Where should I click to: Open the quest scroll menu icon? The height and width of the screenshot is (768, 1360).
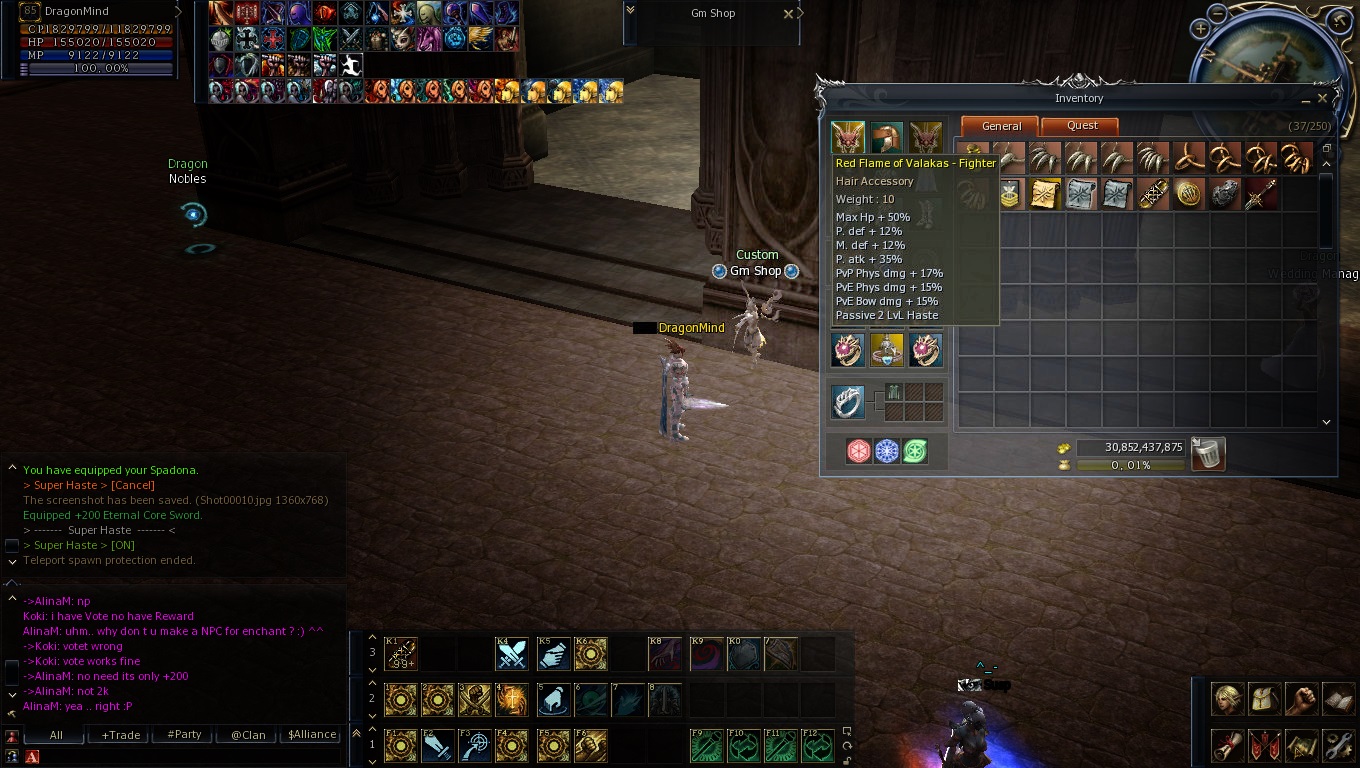(x=1228, y=745)
